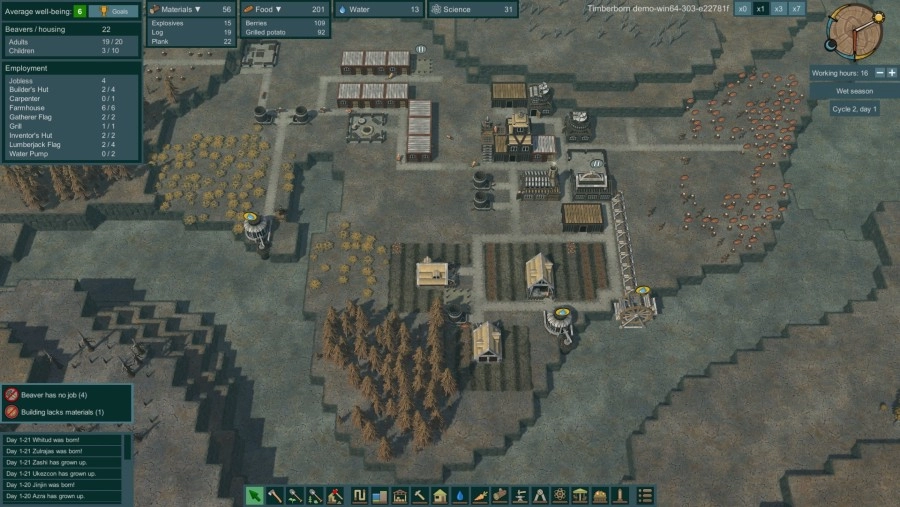
Task: Open the log wood building category
Action: click(499, 495)
